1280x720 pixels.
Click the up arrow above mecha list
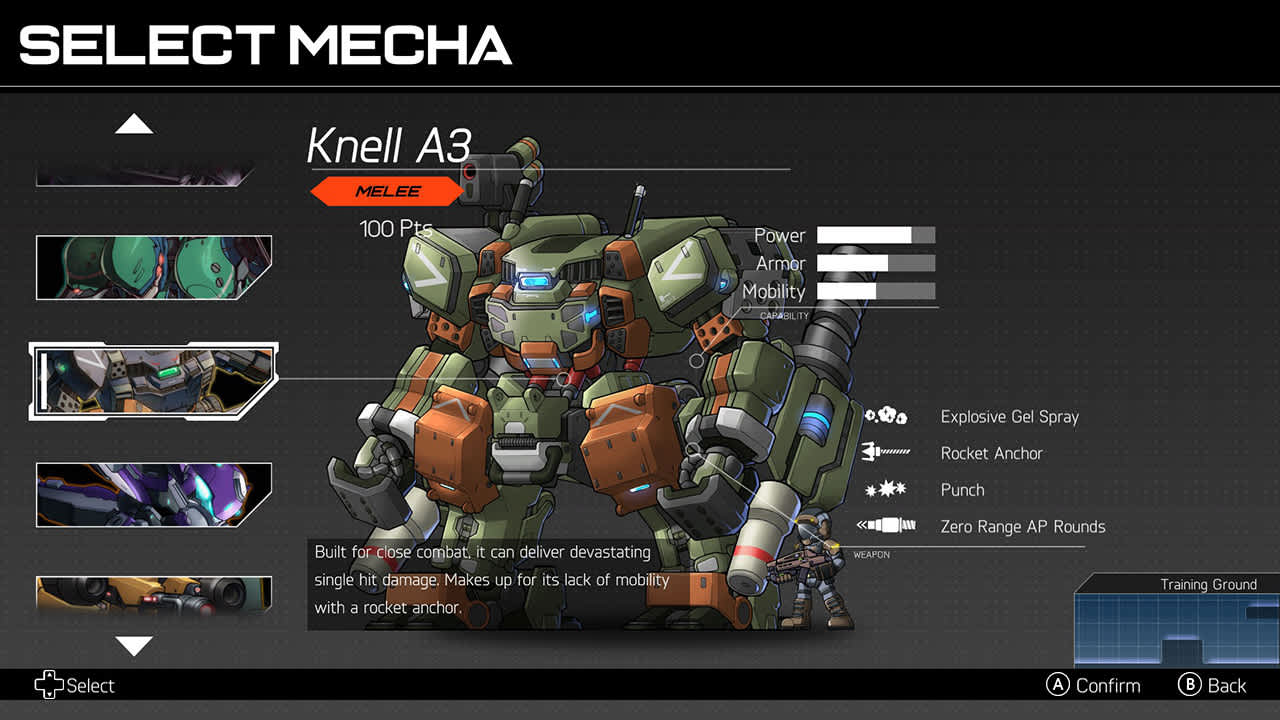click(x=135, y=123)
